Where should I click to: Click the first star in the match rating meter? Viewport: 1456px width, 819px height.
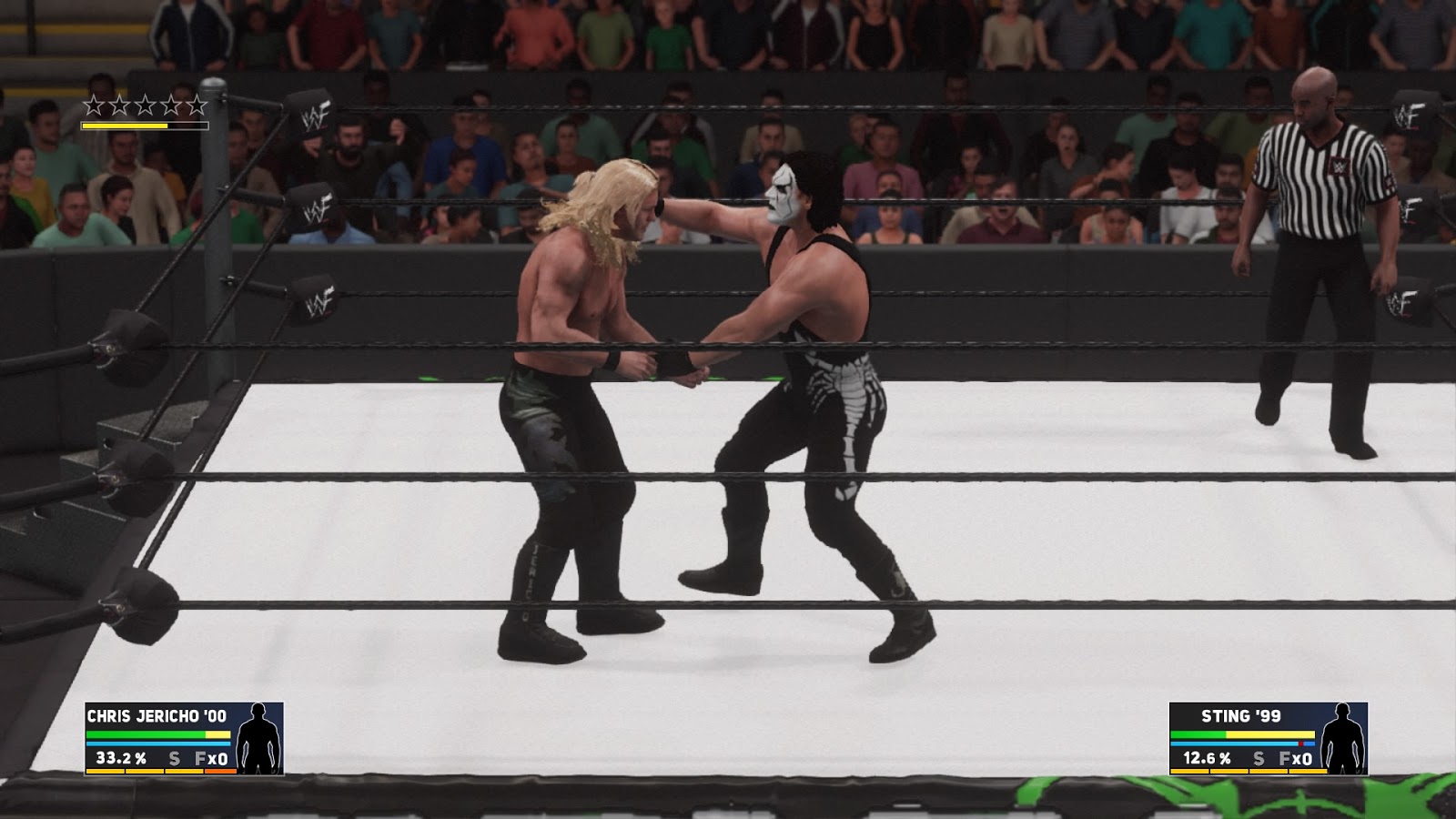[x=94, y=103]
